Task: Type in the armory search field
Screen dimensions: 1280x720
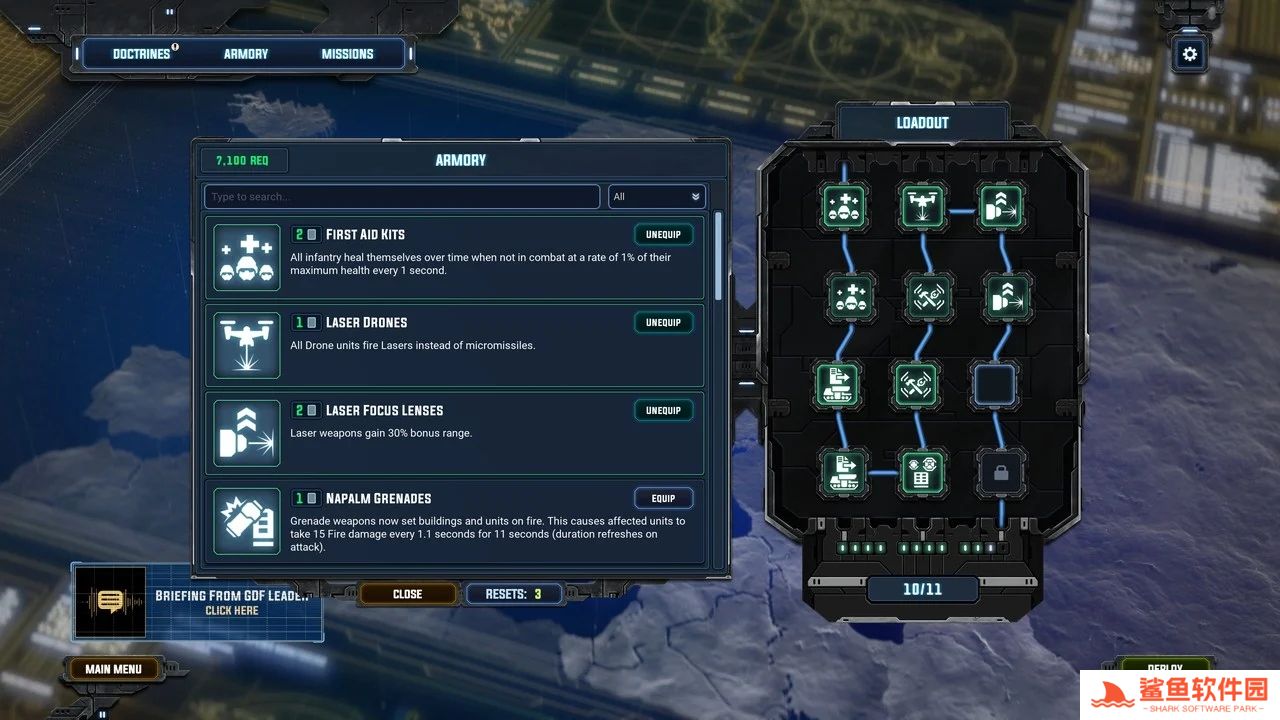Action: [402, 197]
